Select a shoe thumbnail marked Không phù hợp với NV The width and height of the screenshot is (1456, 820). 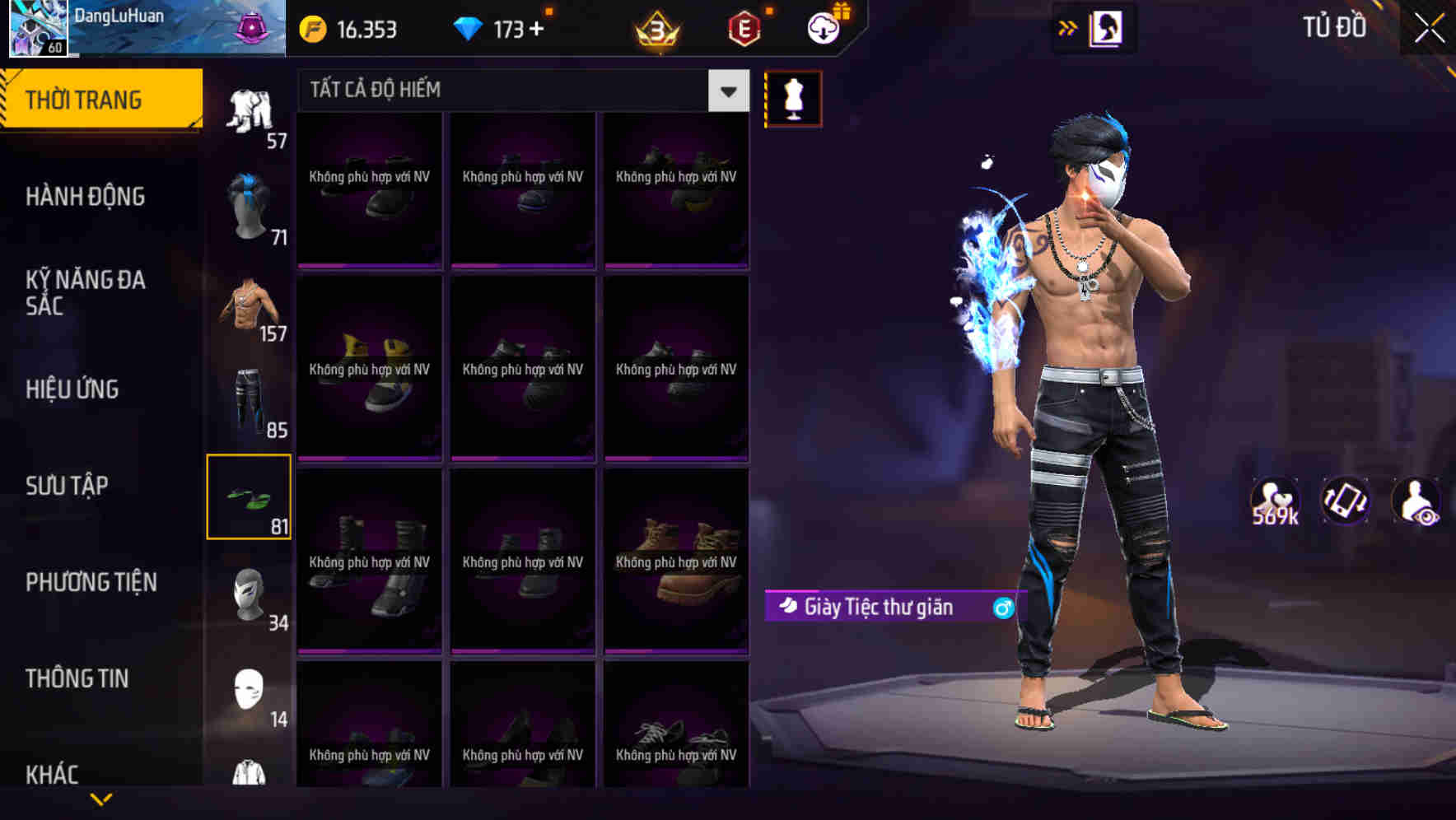(369, 189)
